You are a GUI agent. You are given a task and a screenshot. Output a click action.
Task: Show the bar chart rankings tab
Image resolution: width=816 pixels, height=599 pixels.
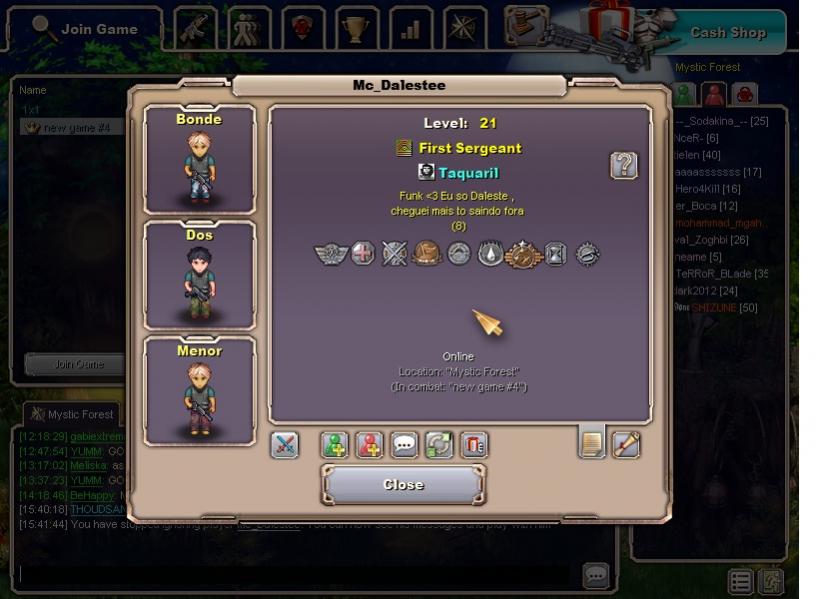tap(410, 29)
